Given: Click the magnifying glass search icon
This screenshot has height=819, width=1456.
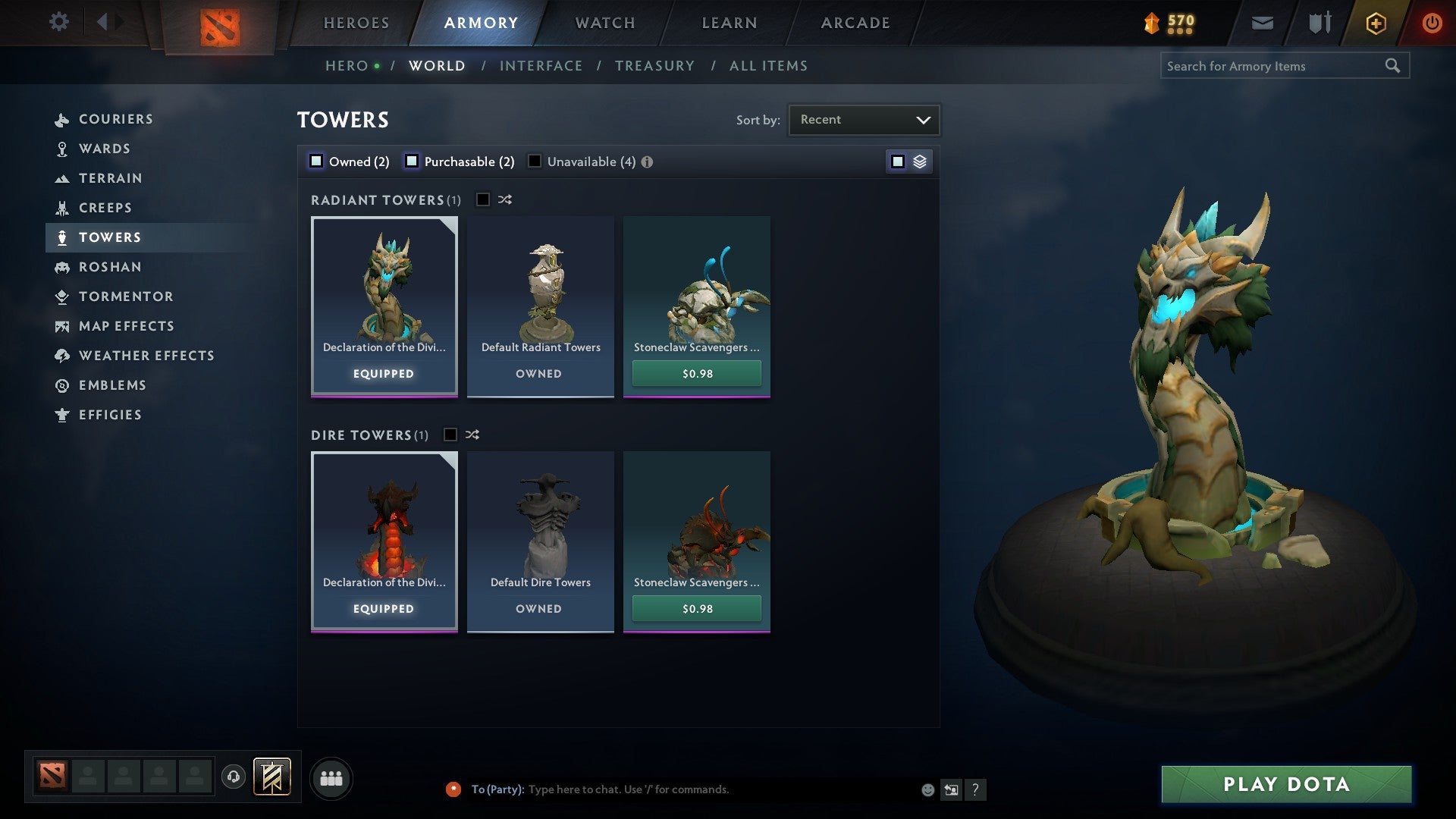Looking at the screenshot, I should (x=1394, y=65).
